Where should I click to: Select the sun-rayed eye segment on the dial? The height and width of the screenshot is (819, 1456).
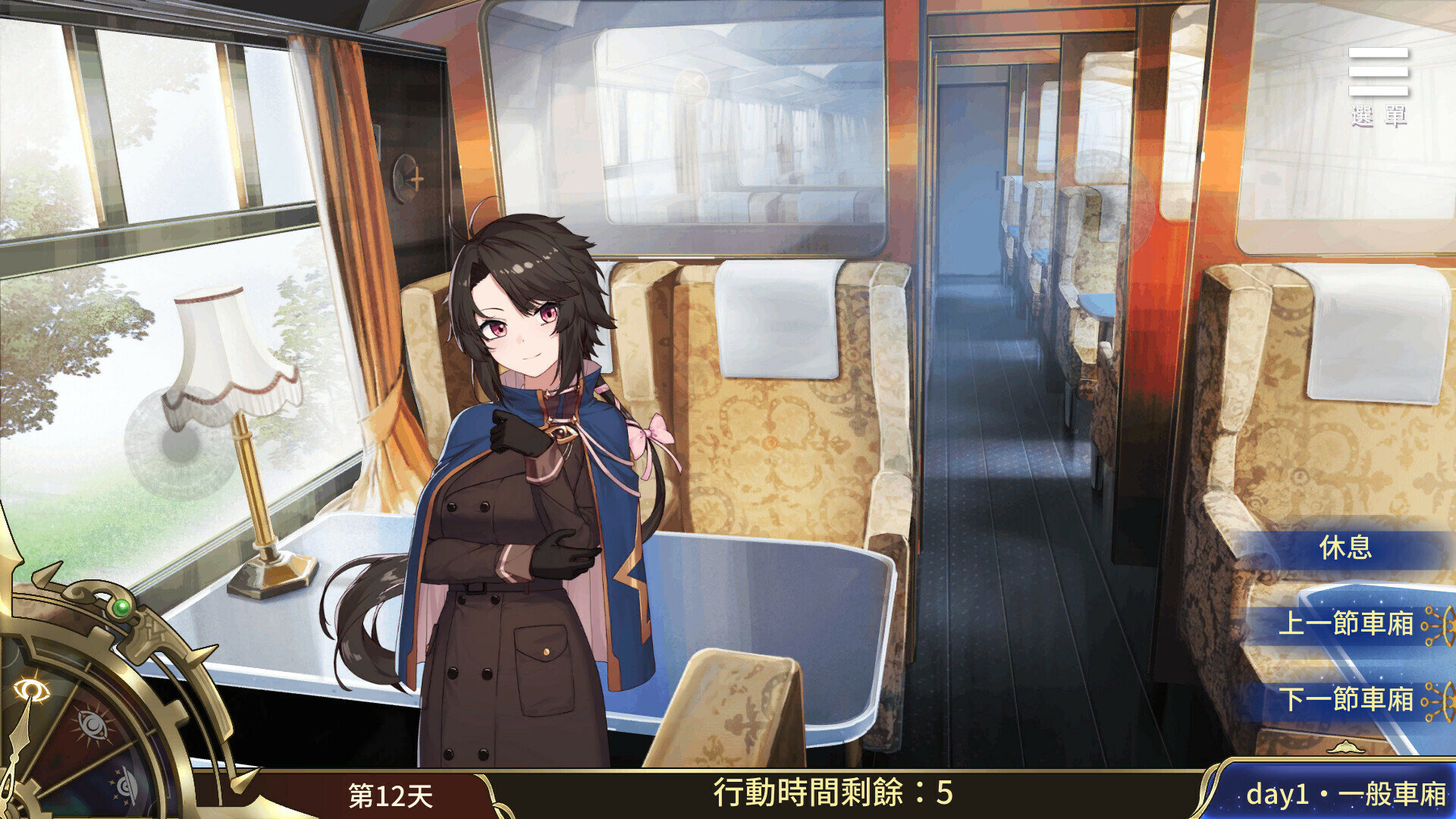(x=91, y=723)
